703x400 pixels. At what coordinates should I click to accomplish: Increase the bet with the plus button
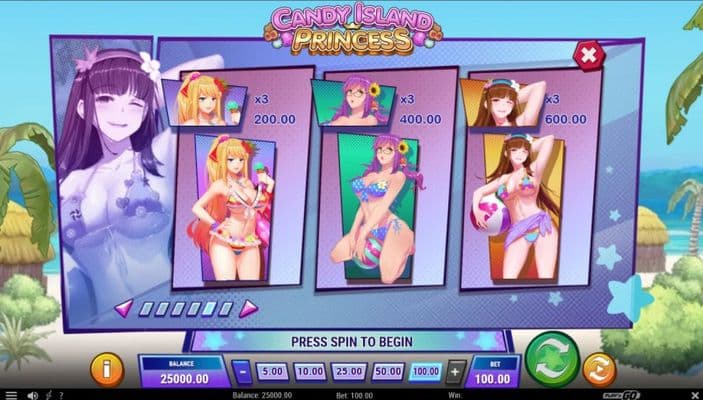pyautogui.click(x=455, y=372)
